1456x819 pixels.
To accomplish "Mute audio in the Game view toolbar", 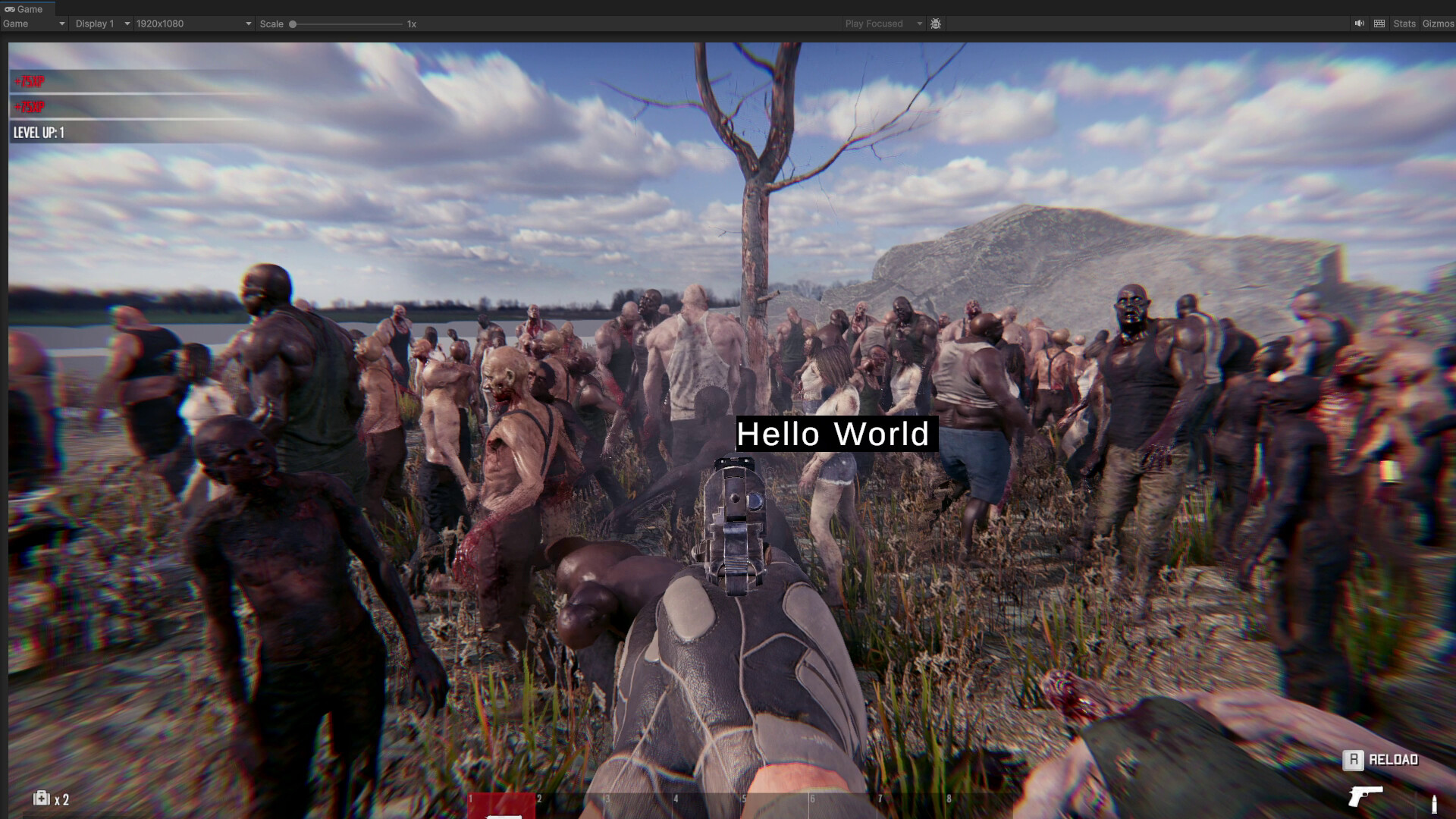I will (1360, 24).
